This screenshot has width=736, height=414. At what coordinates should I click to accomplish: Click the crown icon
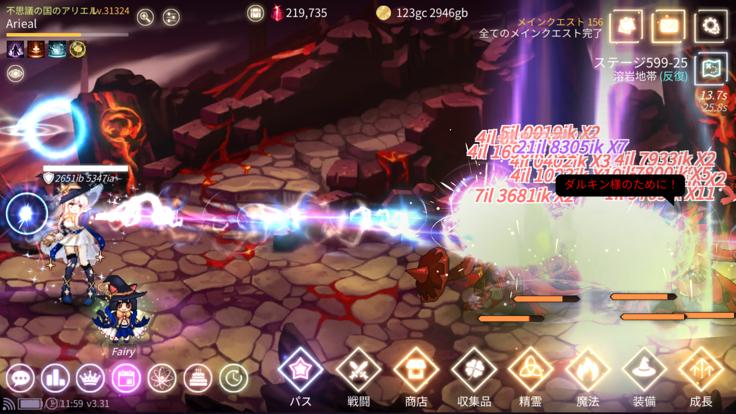click(x=91, y=378)
